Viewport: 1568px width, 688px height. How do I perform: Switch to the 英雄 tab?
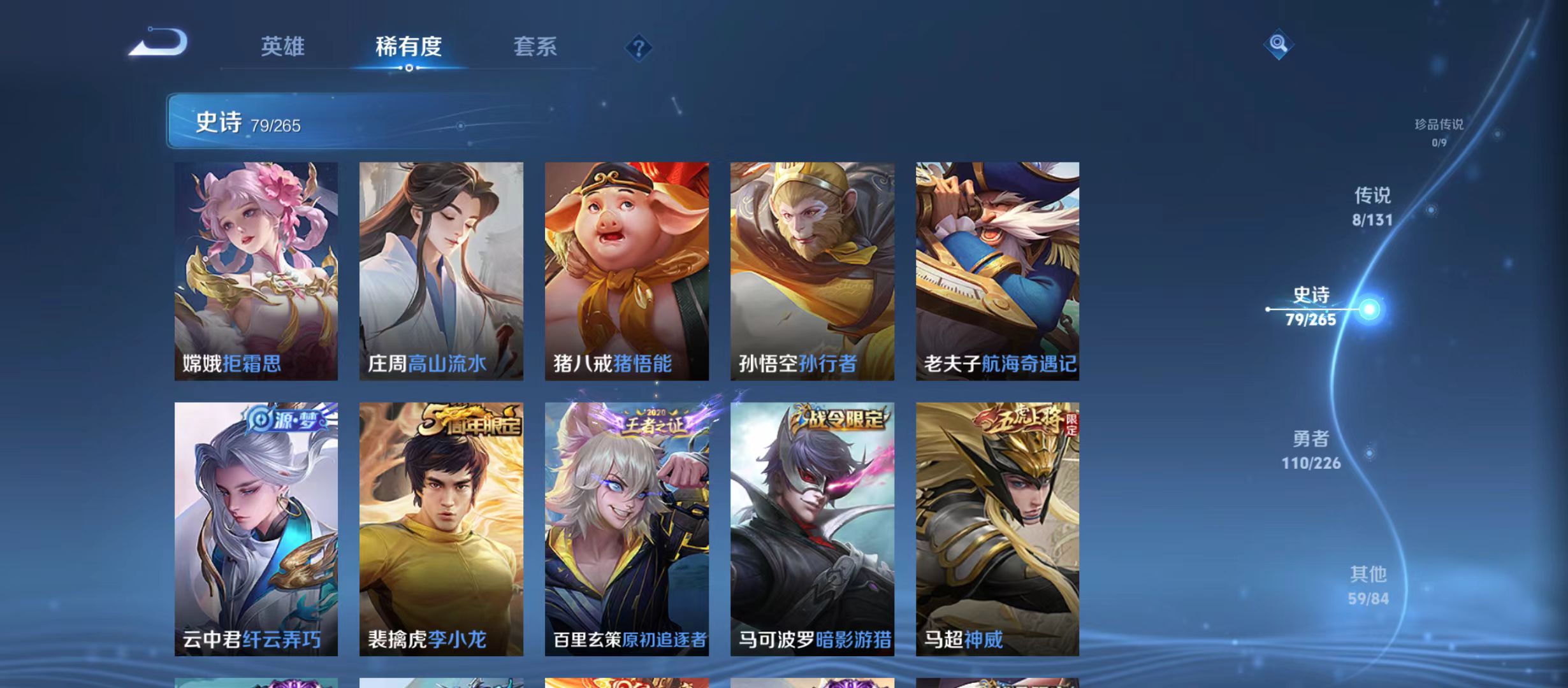(x=282, y=47)
